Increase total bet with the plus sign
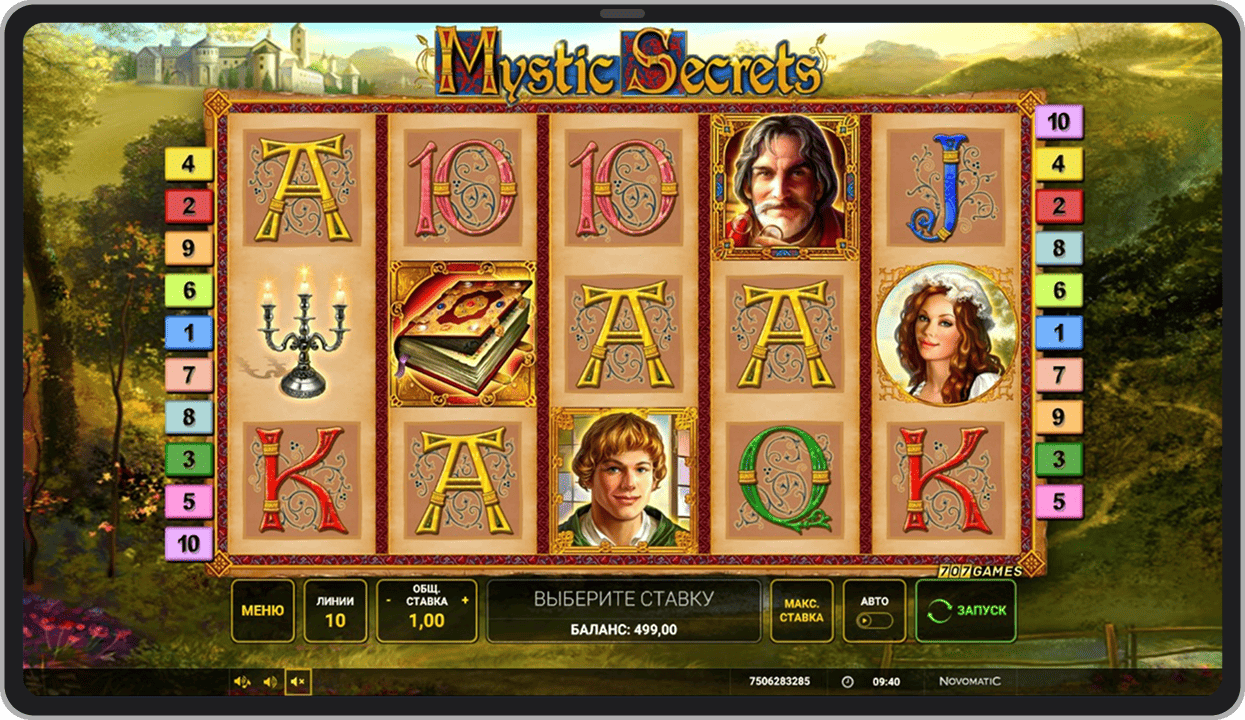Viewport: 1245px width, 720px height. [x=465, y=601]
